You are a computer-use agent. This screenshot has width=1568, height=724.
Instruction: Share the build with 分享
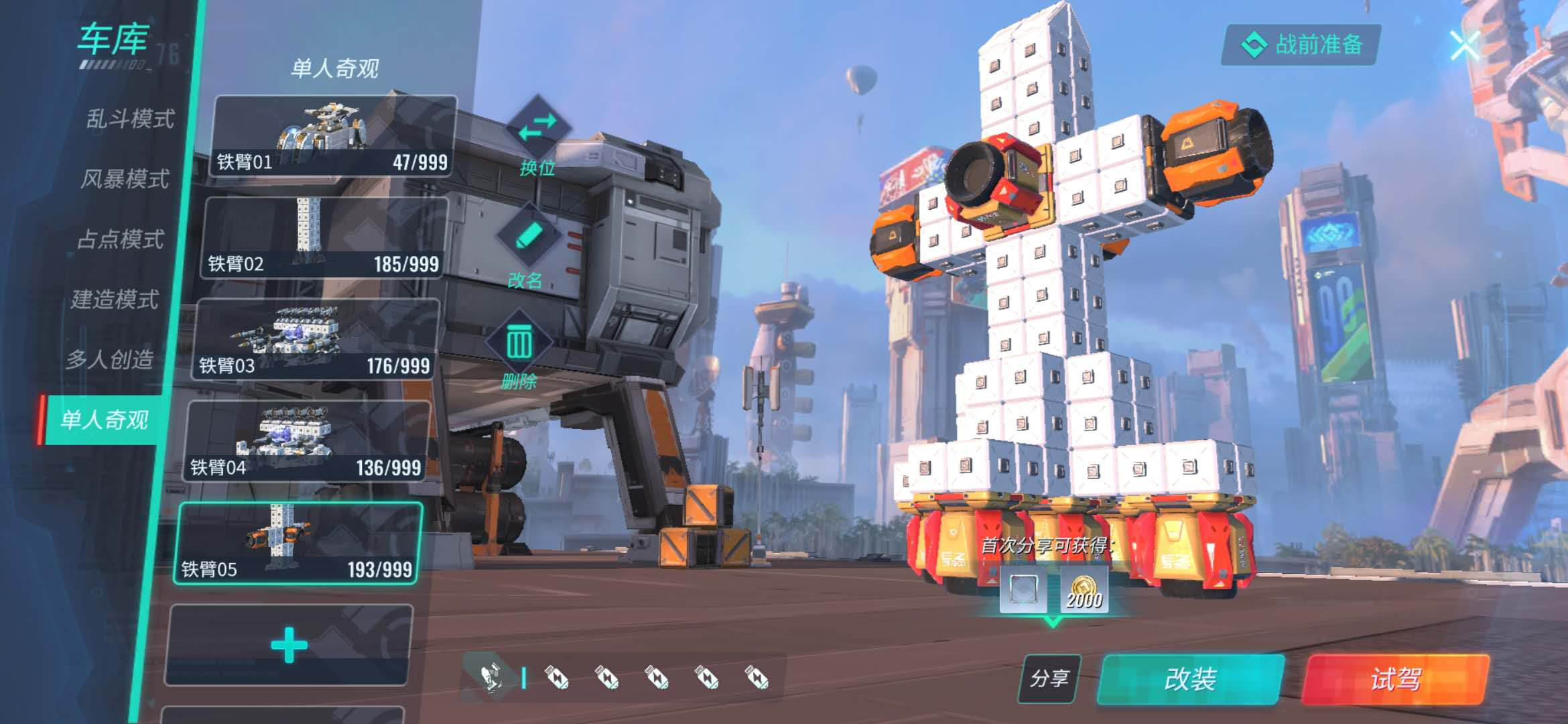pyautogui.click(x=1049, y=678)
